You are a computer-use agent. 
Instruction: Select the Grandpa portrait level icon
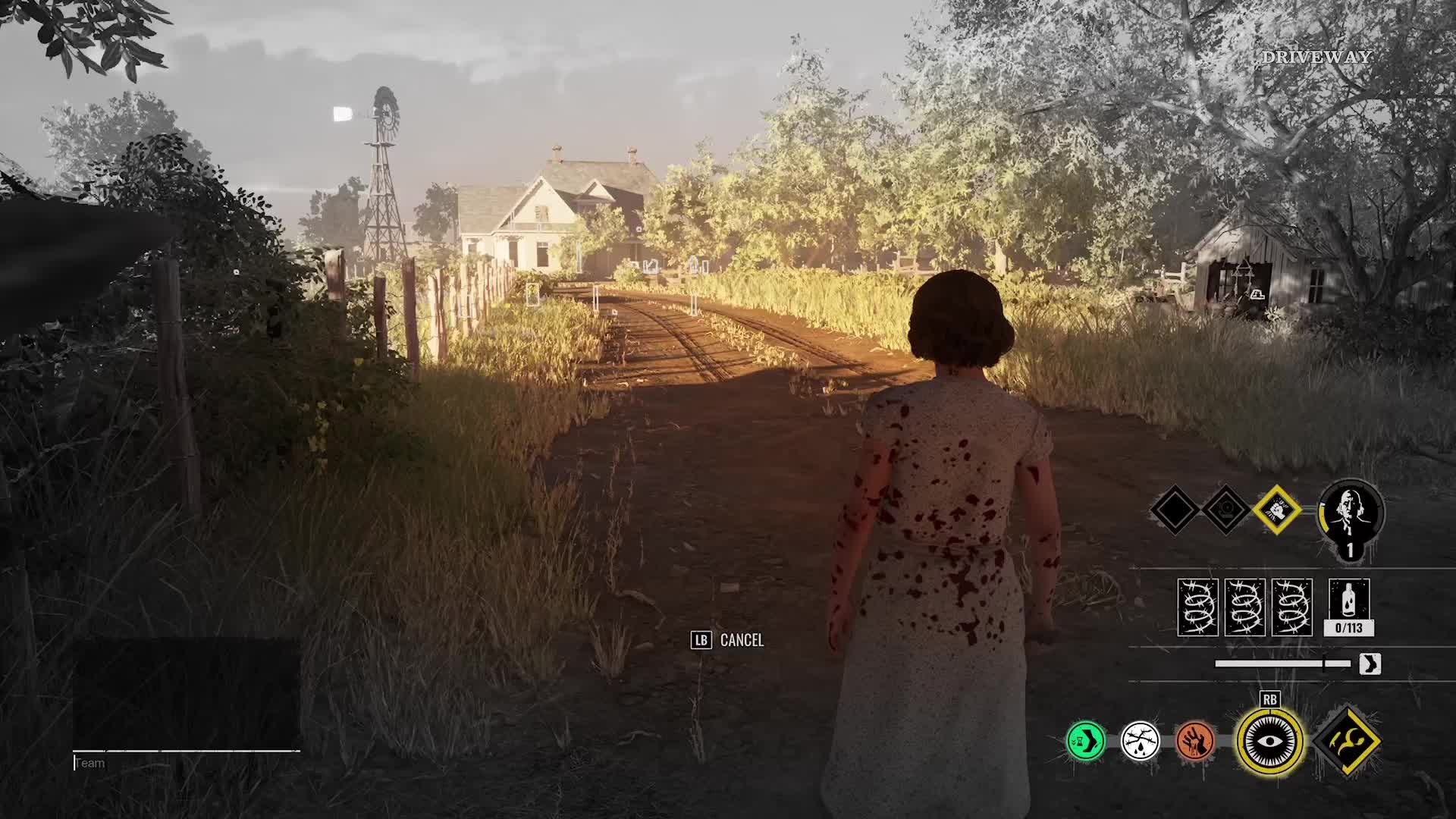click(x=1351, y=516)
